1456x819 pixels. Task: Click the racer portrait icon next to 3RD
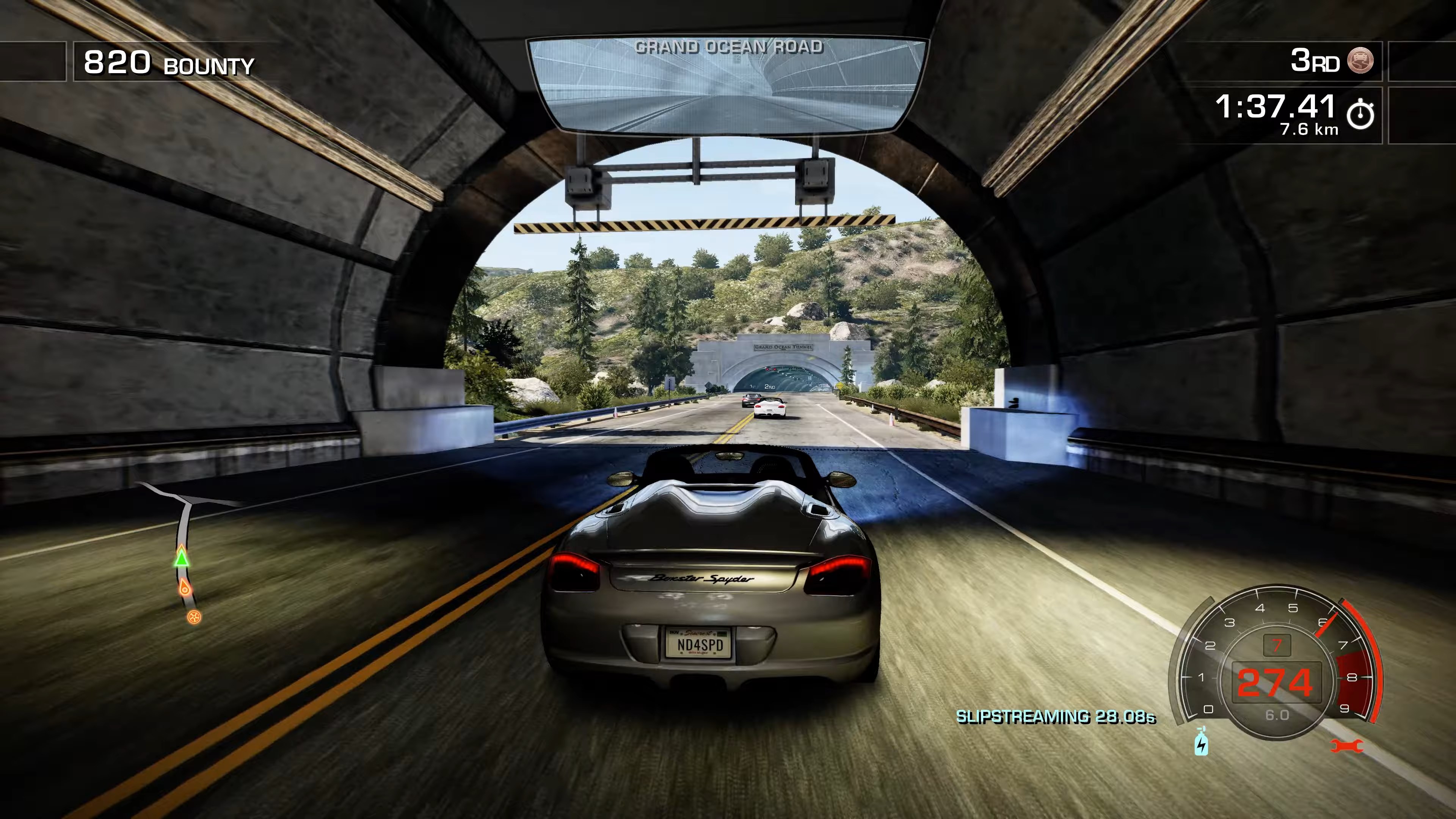(x=1360, y=61)
